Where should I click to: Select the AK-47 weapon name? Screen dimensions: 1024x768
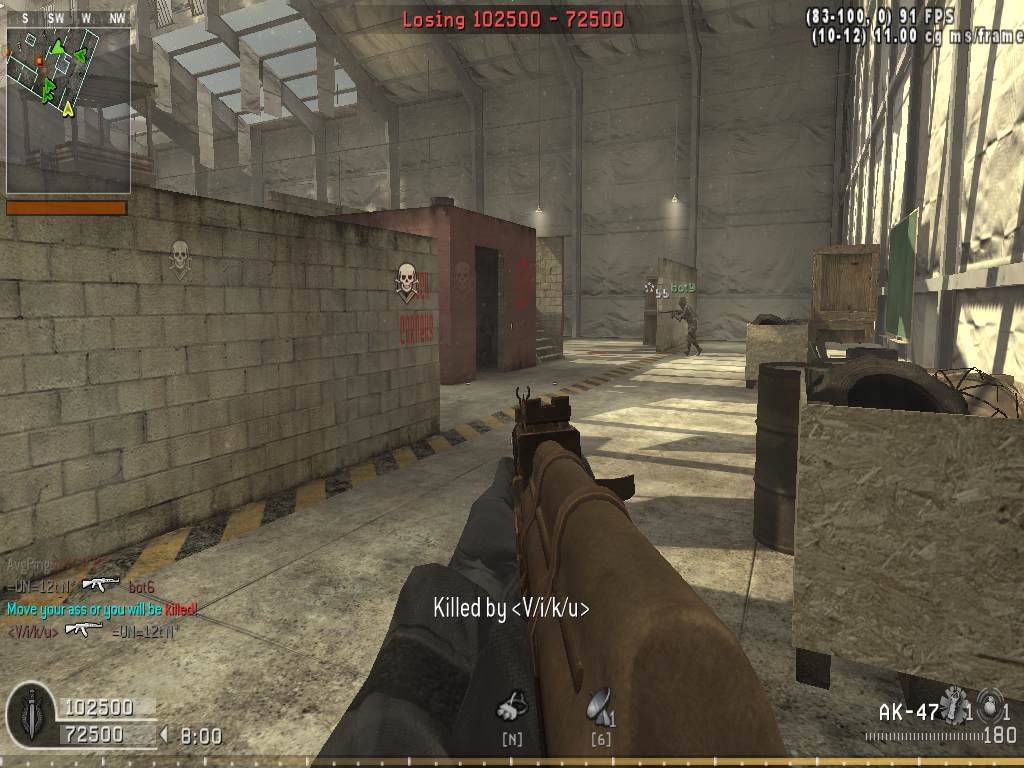(x=908, y=712)
